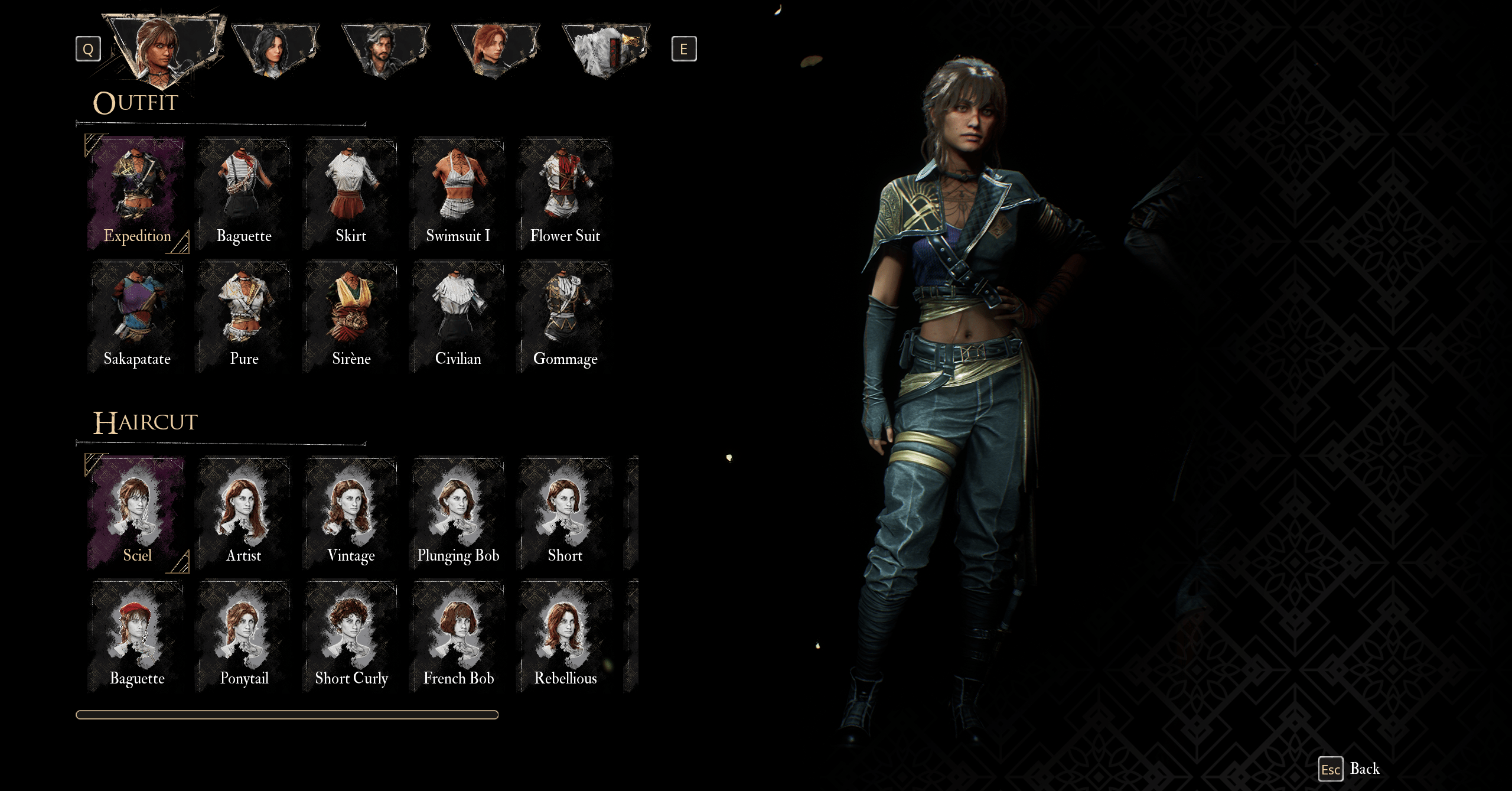The image size is (1512, 791).
Task: Apply the Plunging Bob haircut
Action: pos(458,513)
